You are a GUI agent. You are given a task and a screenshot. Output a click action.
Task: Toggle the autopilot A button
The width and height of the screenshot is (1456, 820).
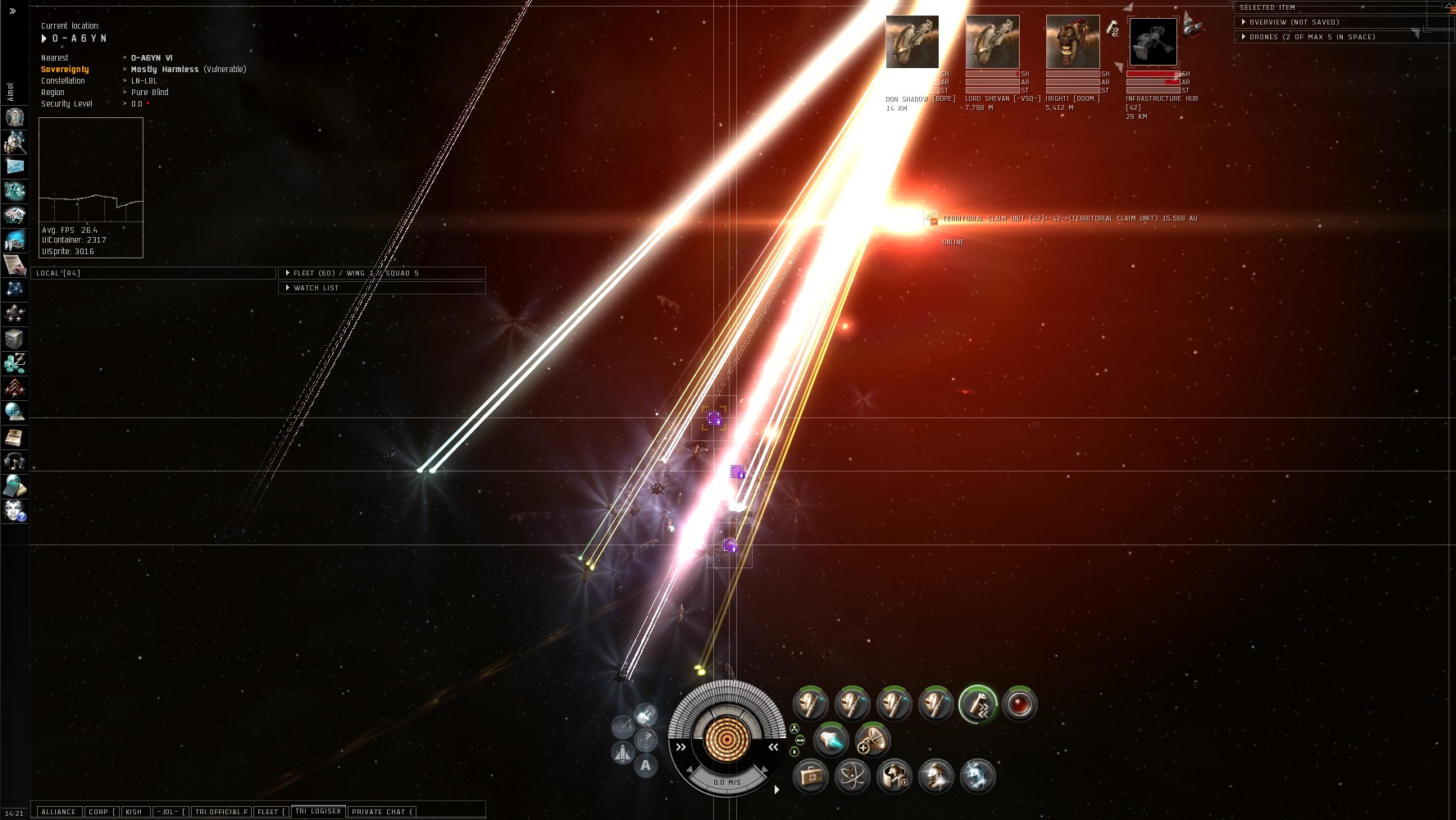click(x=646, y=766)
